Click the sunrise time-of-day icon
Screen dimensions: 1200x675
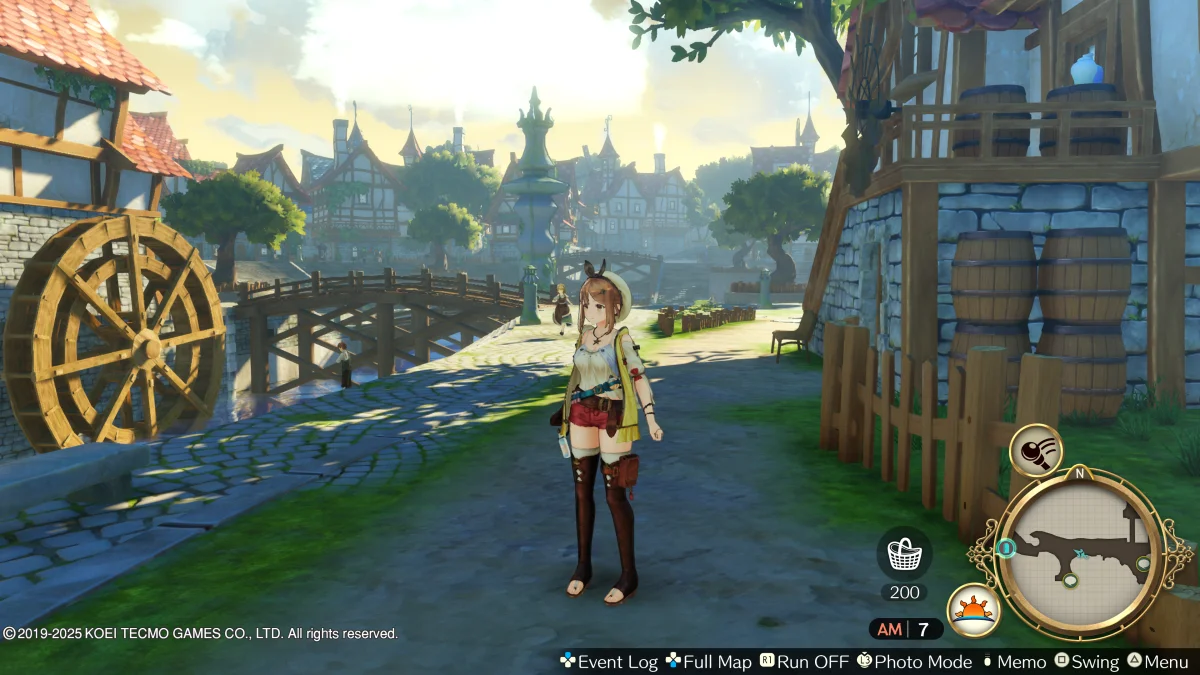(972, 609)
